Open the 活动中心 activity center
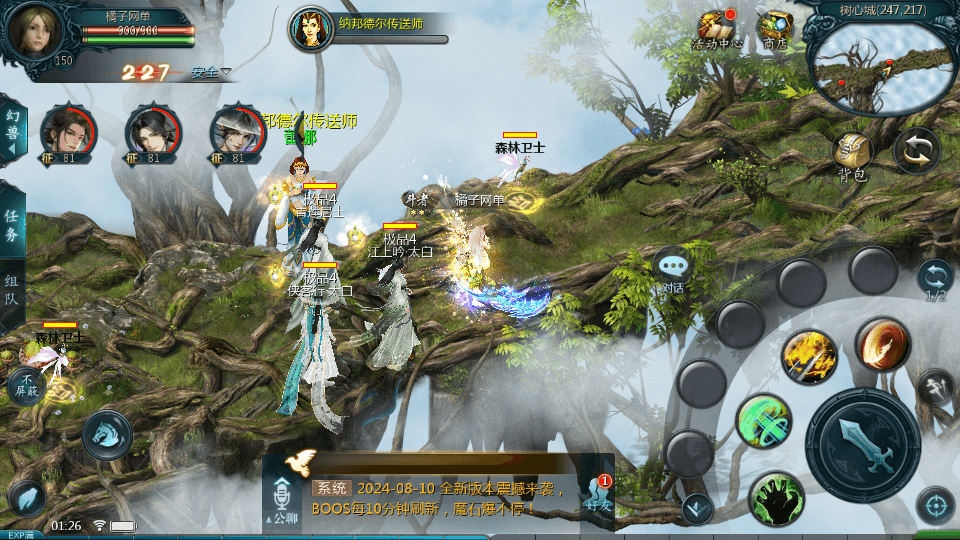 click(716, 28)
